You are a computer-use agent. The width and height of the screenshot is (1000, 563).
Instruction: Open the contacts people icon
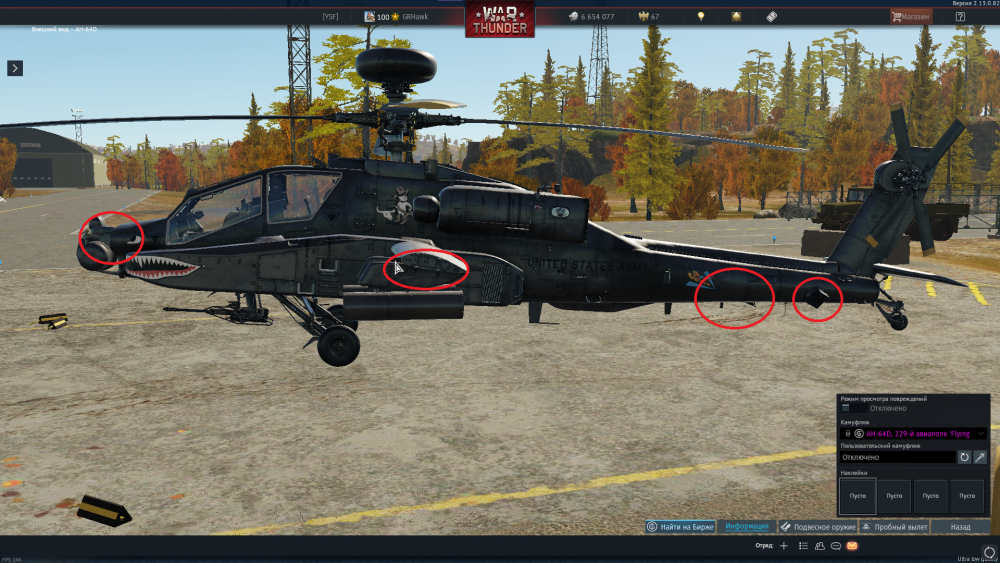[820, 546]
